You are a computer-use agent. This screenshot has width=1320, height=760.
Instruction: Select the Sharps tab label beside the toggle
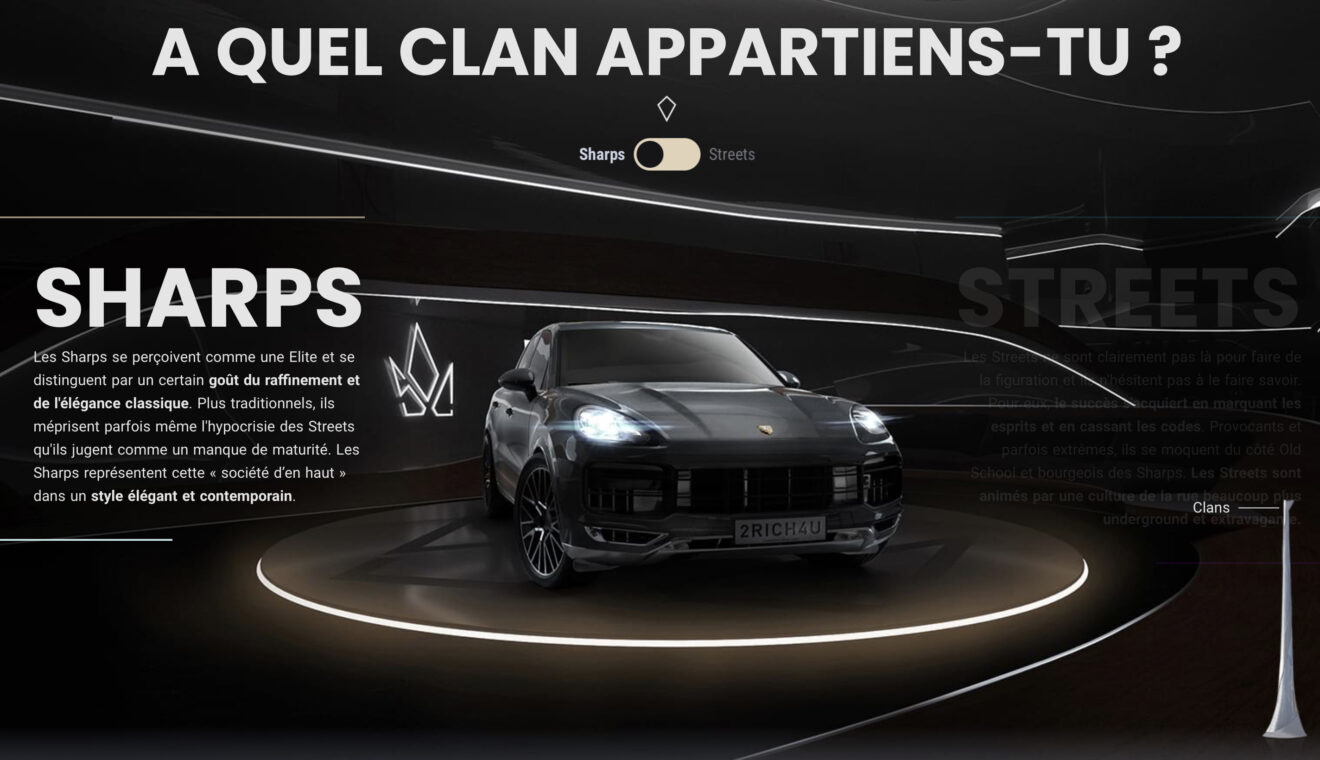(600, 154)
